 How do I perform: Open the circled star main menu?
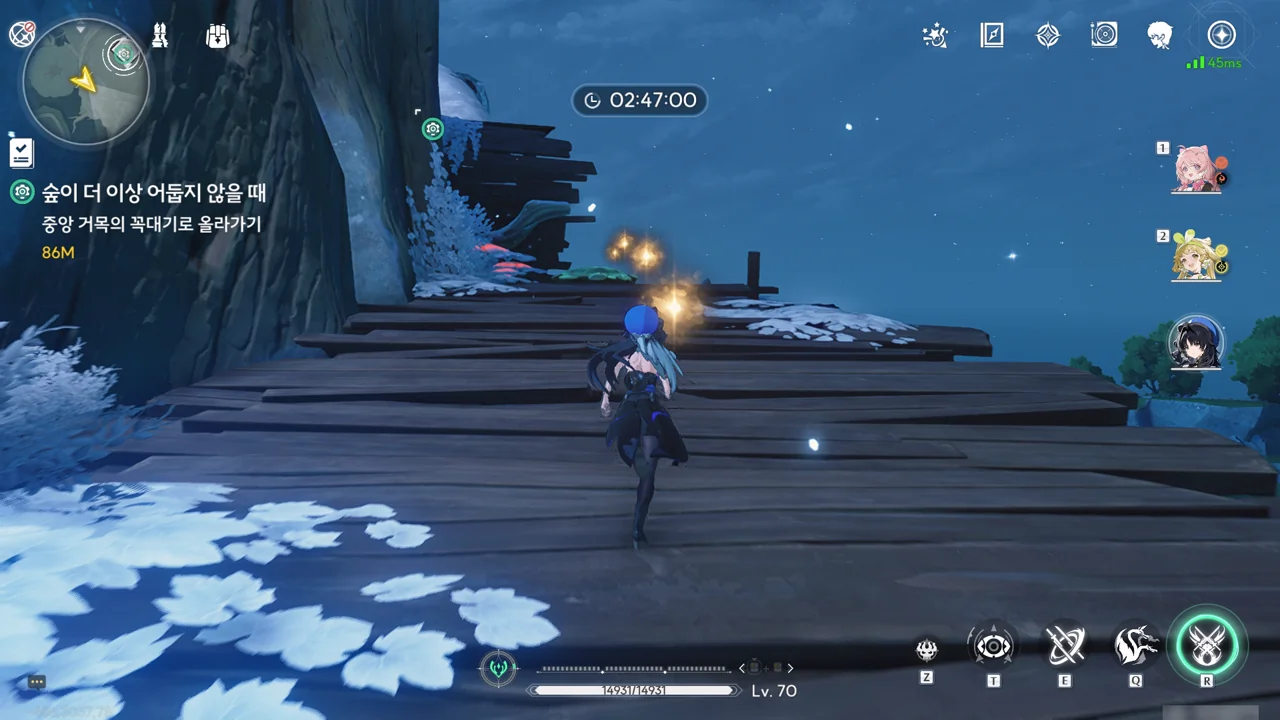tap(1221, 36)
